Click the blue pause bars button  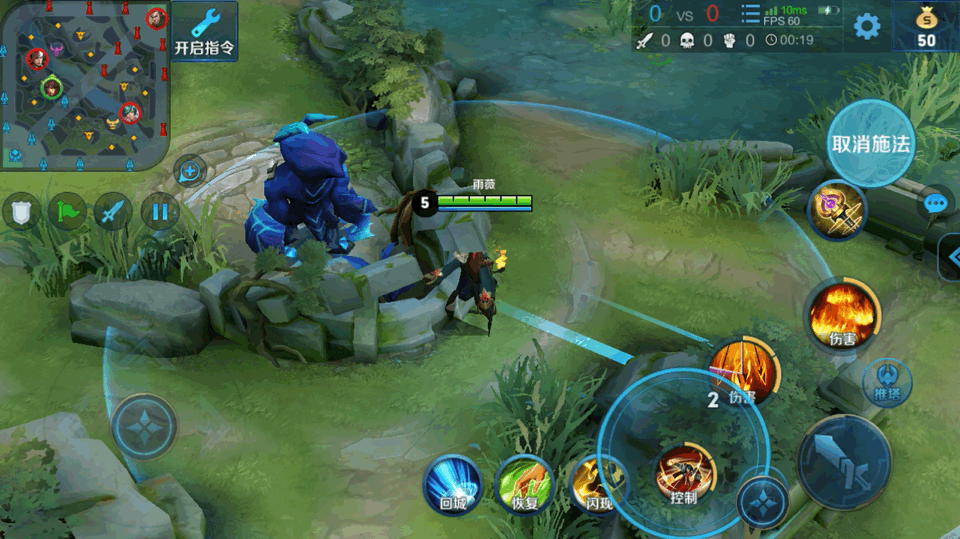click(159, 212)
